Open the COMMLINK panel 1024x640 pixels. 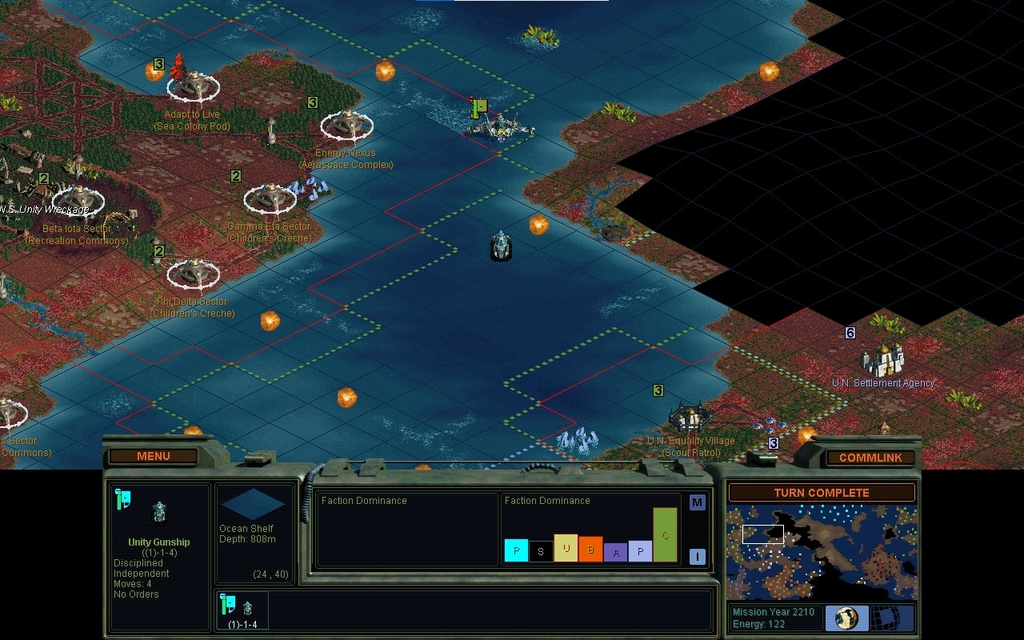pyautogui.click(x=870, y=457)
